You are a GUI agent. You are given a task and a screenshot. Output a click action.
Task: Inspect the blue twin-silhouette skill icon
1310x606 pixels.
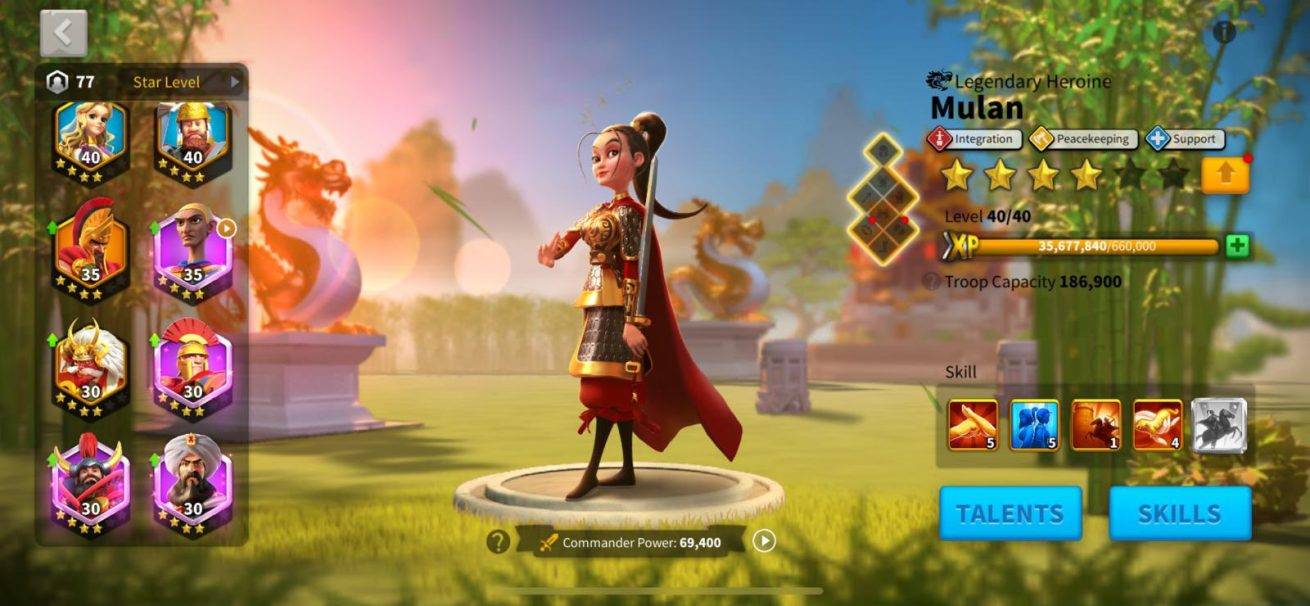click(1034, 425)
